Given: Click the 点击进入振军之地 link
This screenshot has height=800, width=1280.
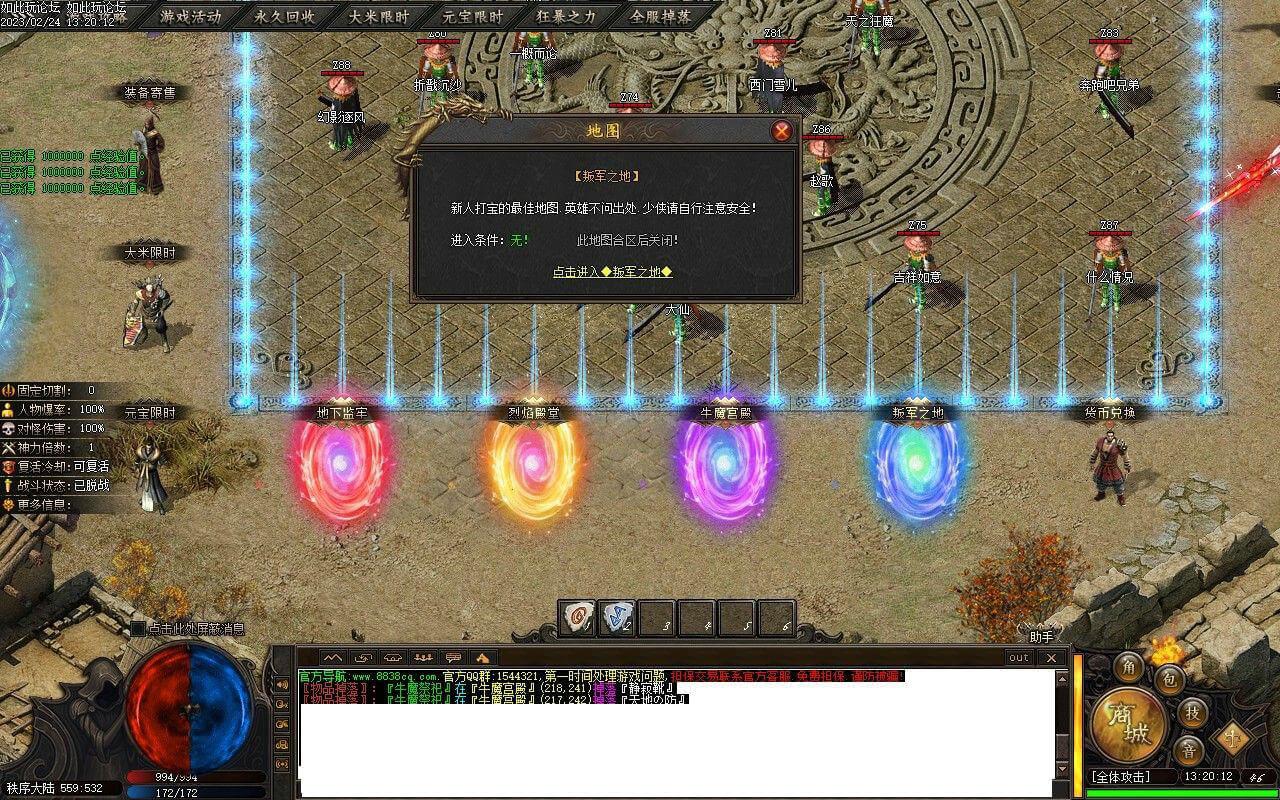Looking at the screenshot, I should coord(612,271).
